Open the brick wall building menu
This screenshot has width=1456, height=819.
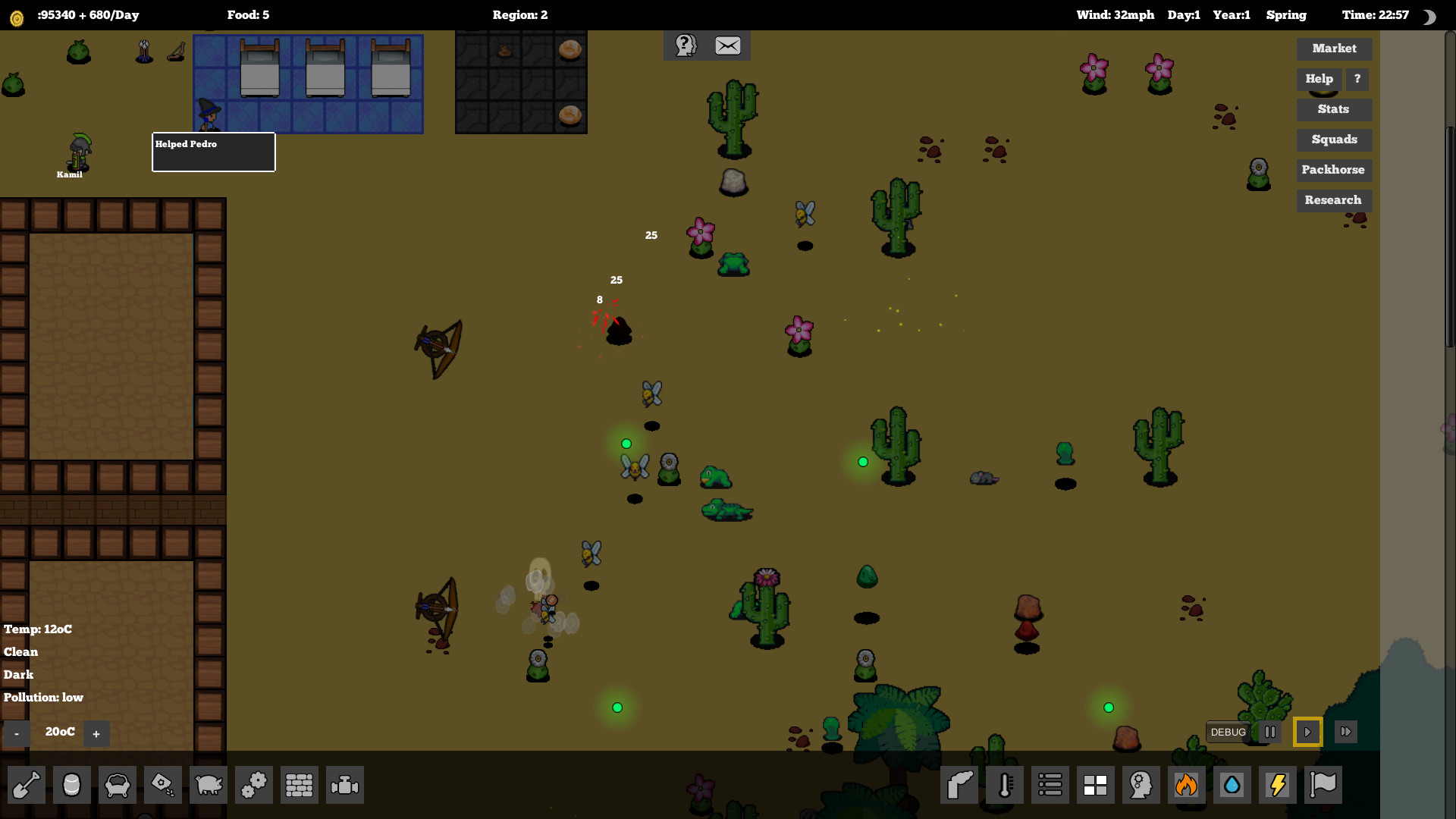[299, 785]
